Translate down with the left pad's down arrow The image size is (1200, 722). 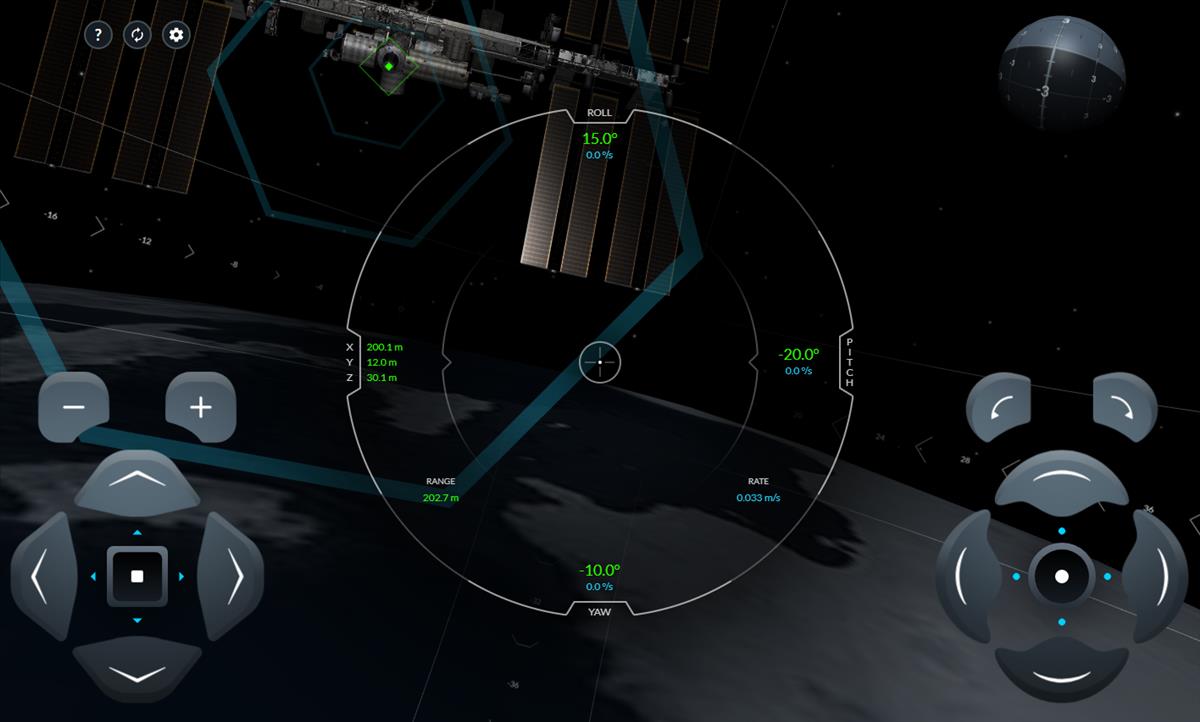[x=137, y=671]
